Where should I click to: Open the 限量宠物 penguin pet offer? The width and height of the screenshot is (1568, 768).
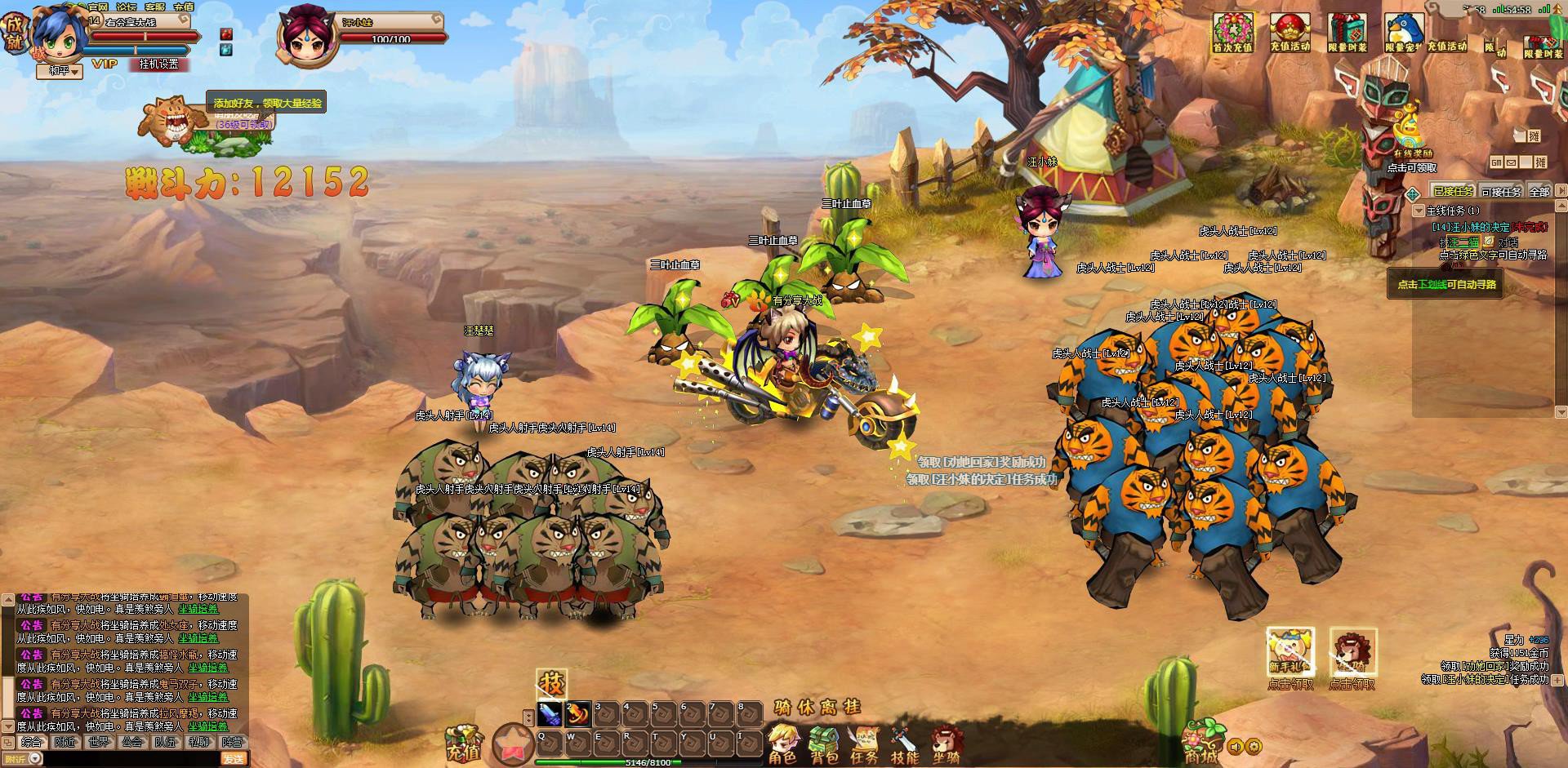pos(1404,33)
